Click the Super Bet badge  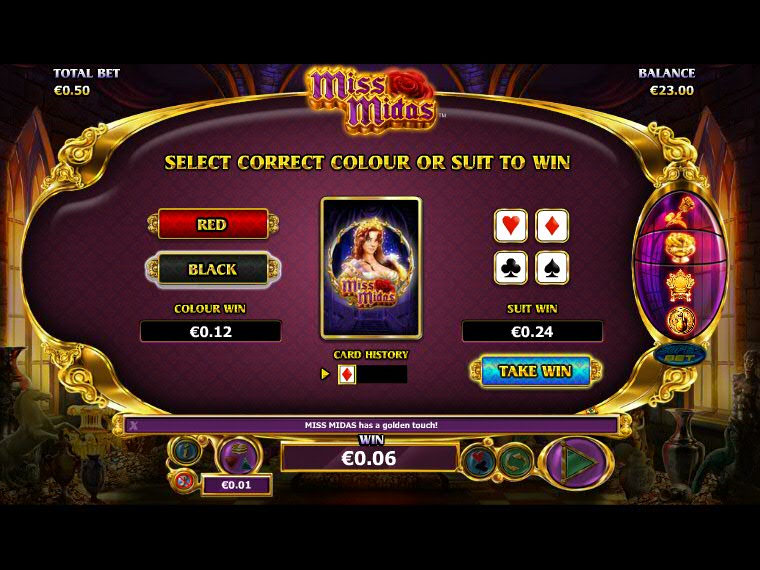click(680, 354)
